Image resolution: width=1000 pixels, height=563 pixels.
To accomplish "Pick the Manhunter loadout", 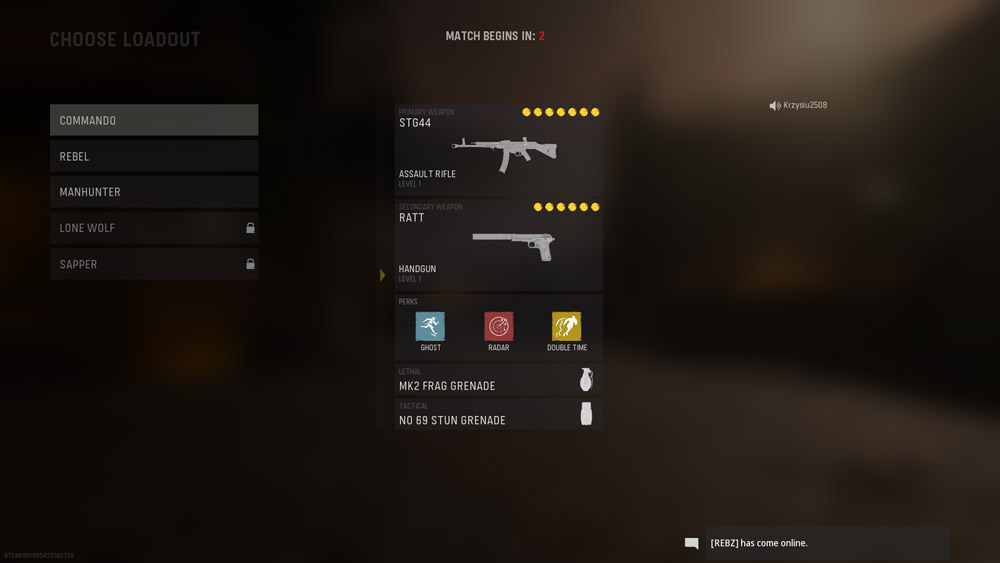I will tap(154, 192).
